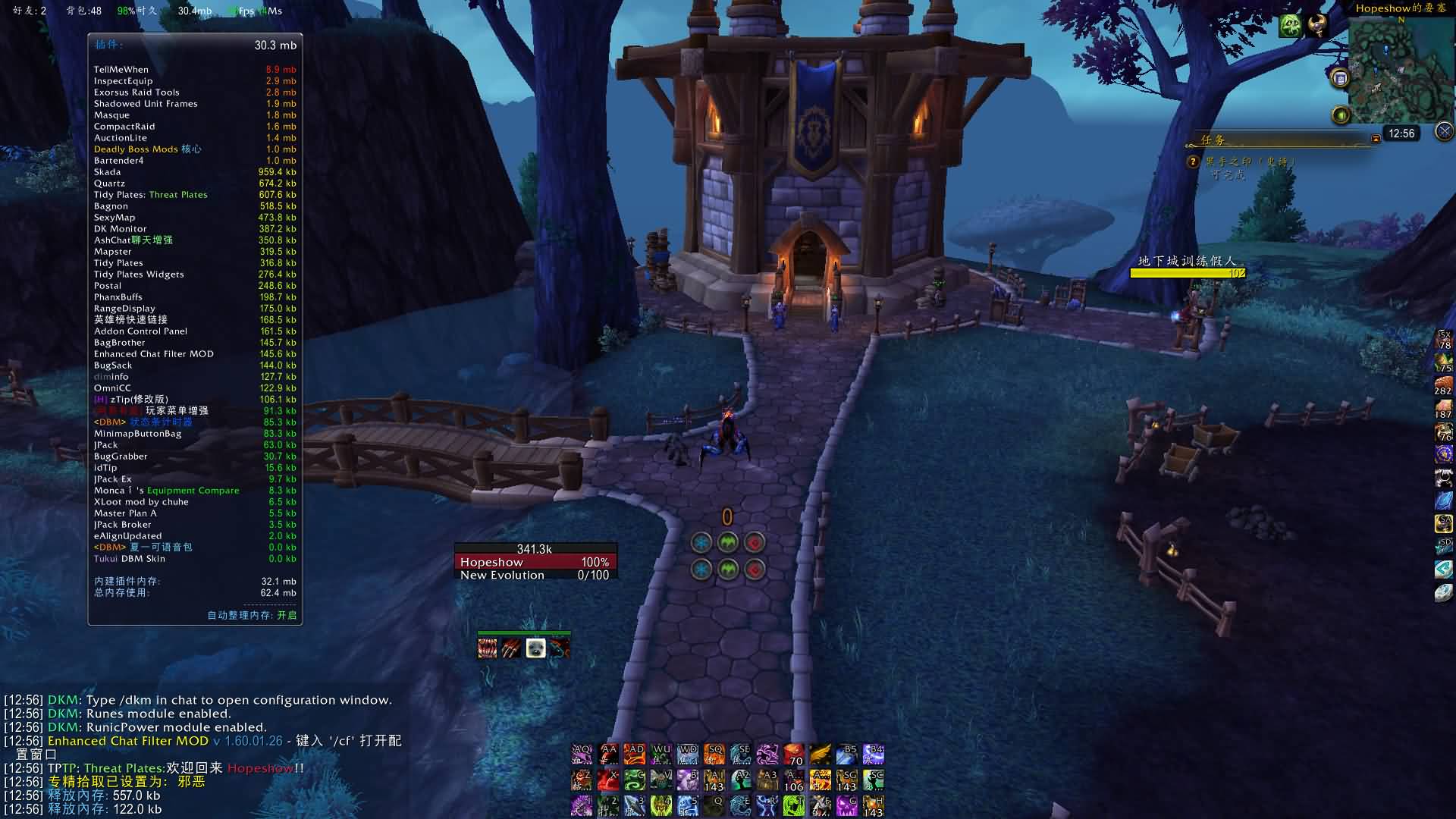1456x819 pixels.
Task: Click the green skull buff icon
Action: 1291,26
